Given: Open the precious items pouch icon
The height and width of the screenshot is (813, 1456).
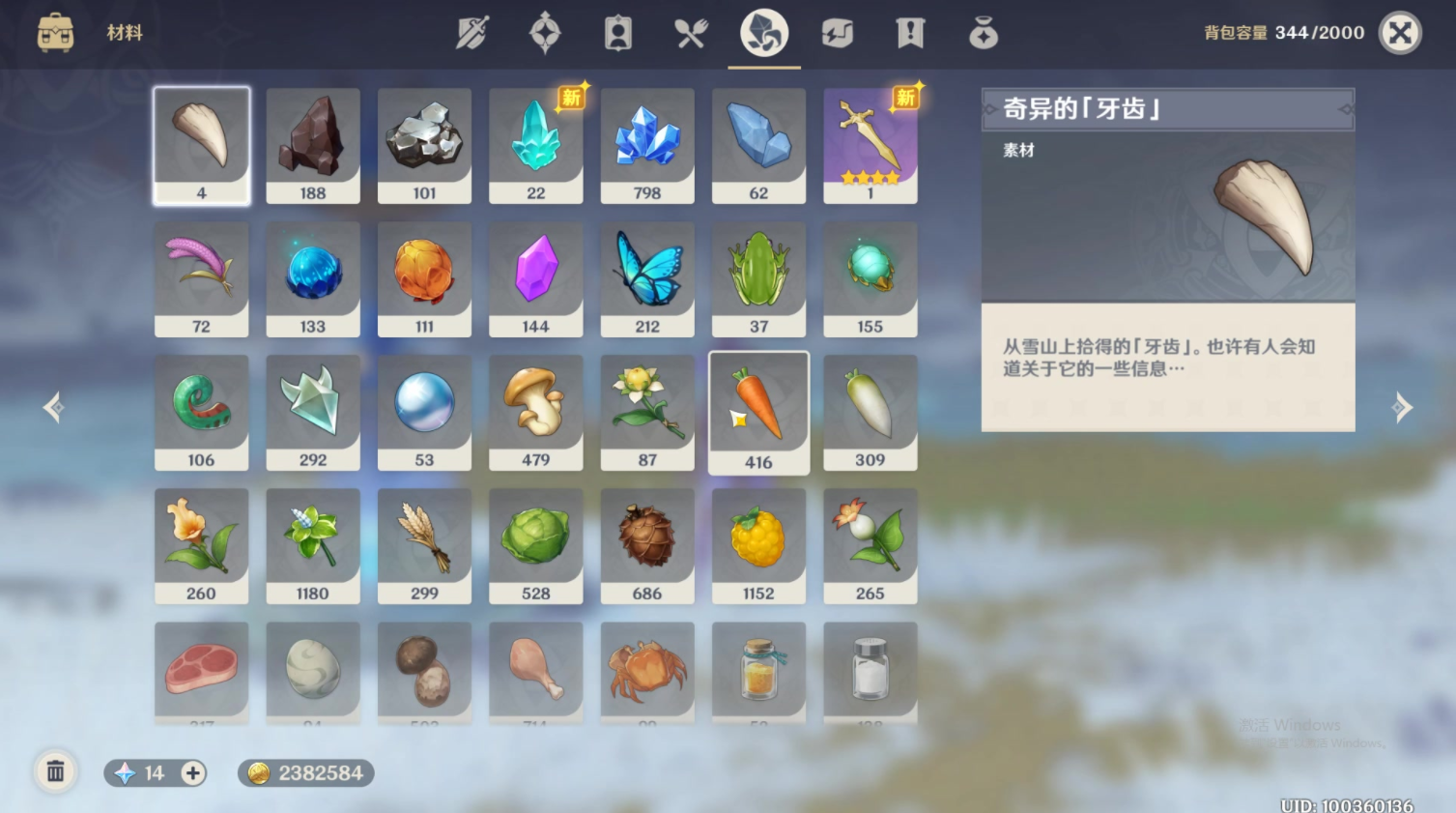Looking at the screenshot, I should click(984, 32).
